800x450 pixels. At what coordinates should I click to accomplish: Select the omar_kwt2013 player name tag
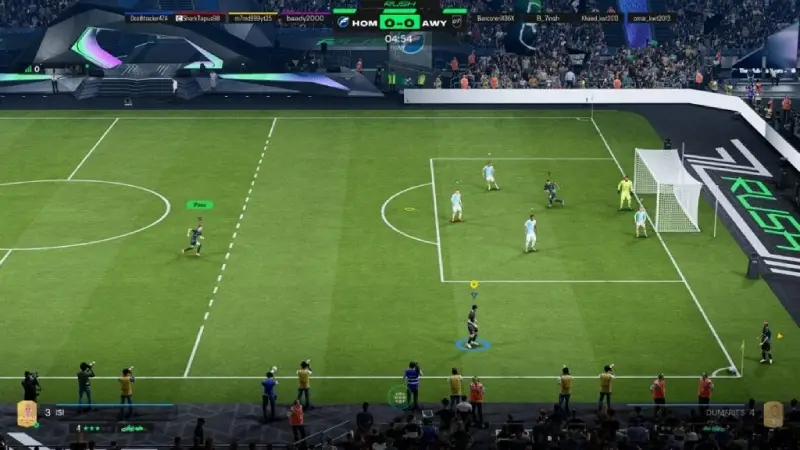coord(651,18)
